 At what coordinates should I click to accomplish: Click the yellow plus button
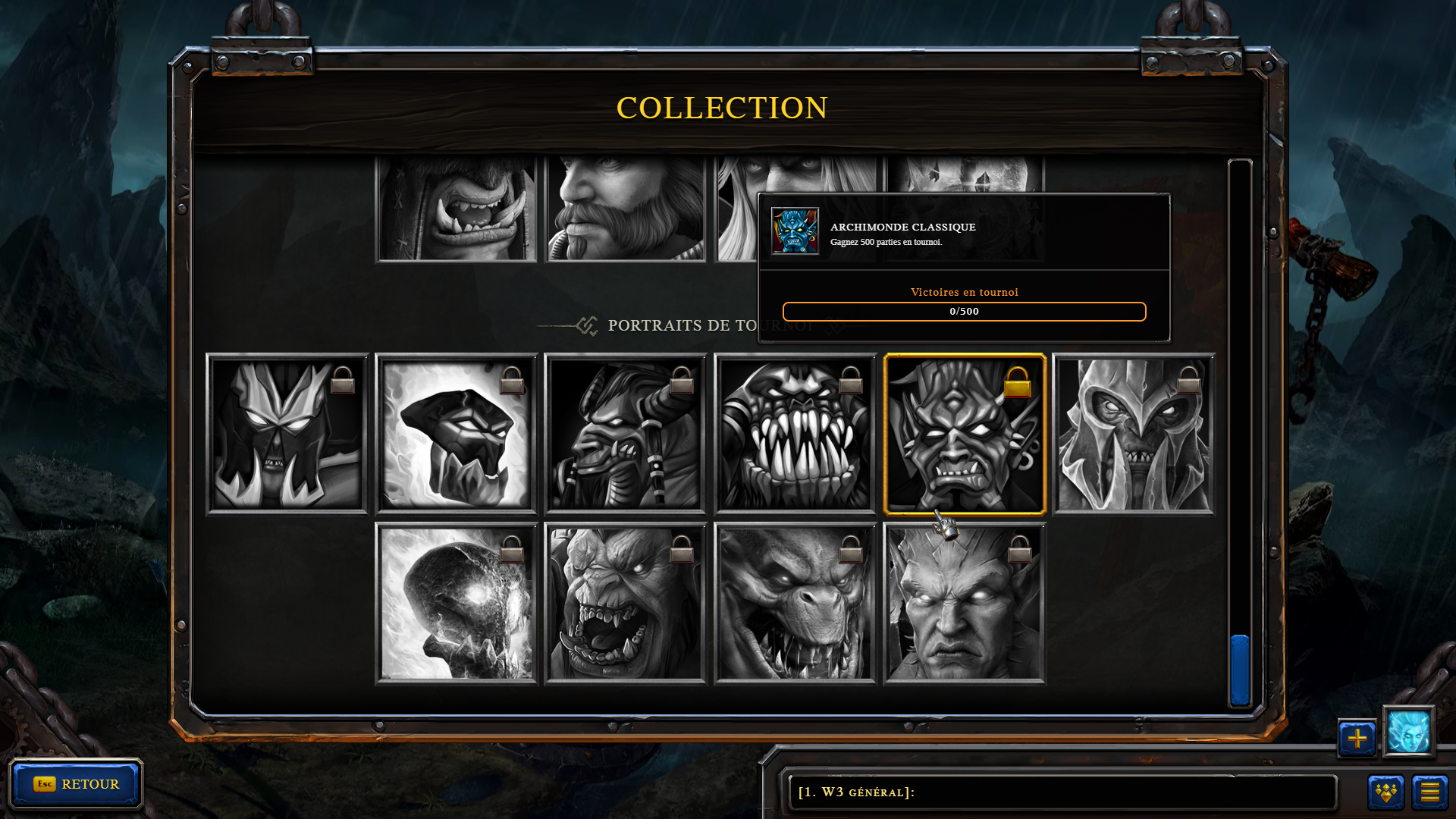tap(1357, 738)
